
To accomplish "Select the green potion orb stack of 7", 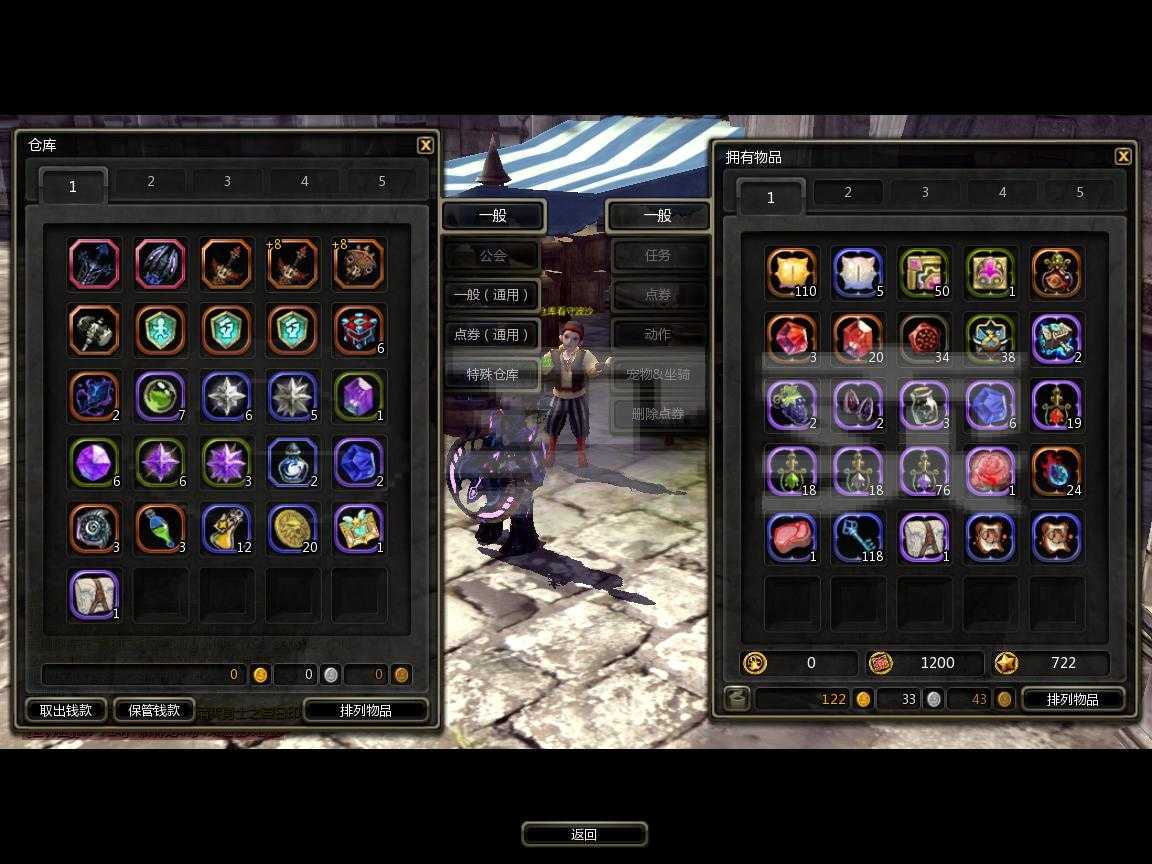I will (x=160, y=396).
